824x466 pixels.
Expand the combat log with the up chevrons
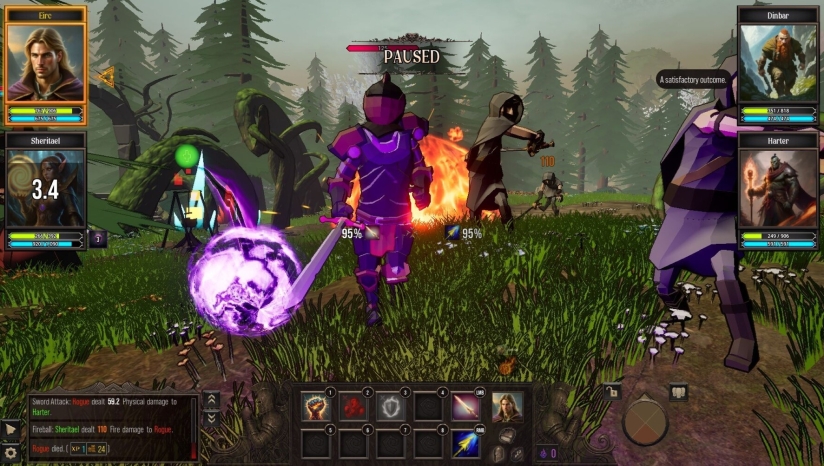pyautogui.click(x=211, y=399)
